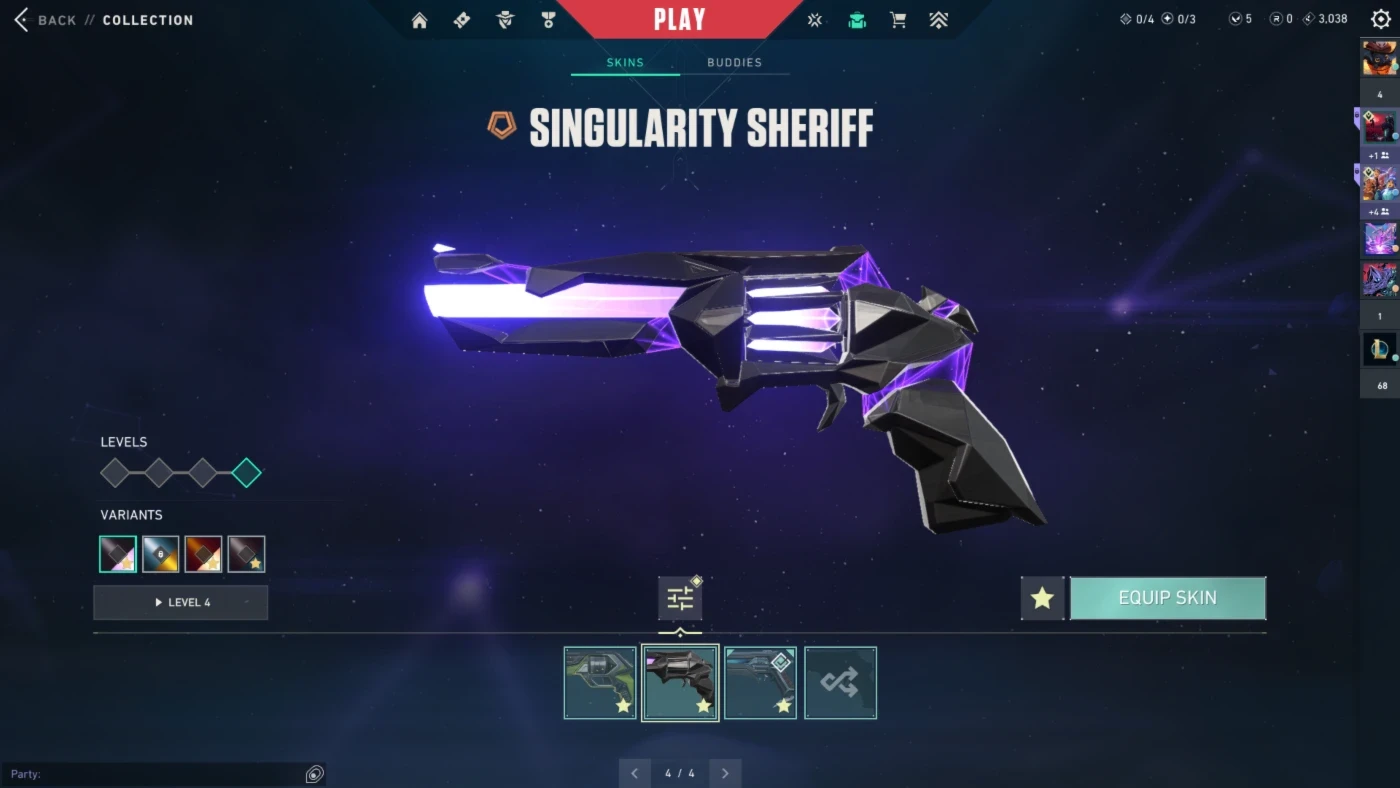
Task: Open the skin filter sliders button
Action: tap(680, 599)
